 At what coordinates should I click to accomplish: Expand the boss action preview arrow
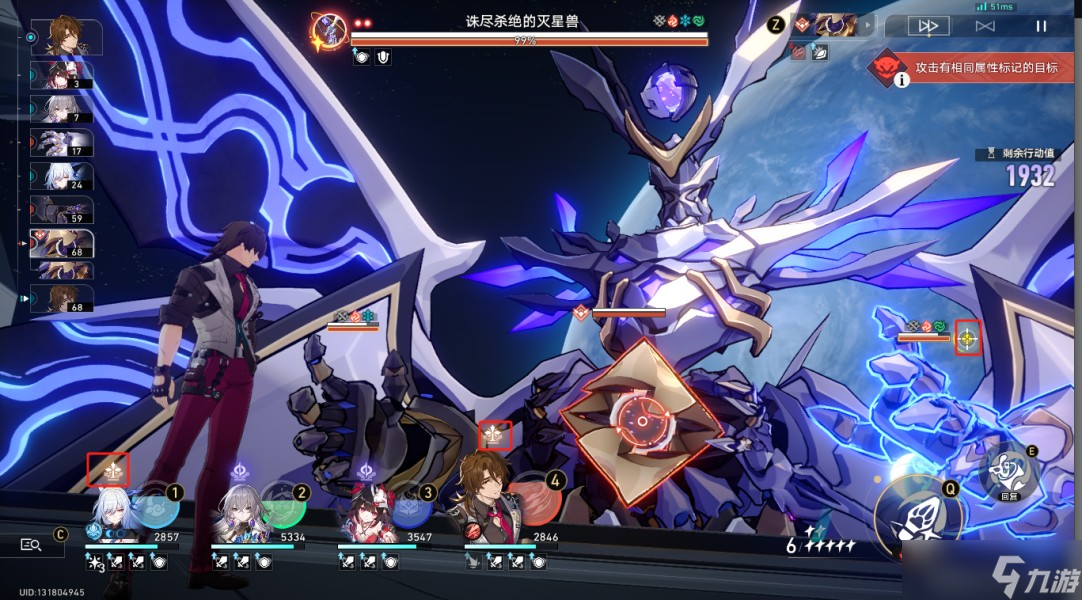[x=867, y=24]
